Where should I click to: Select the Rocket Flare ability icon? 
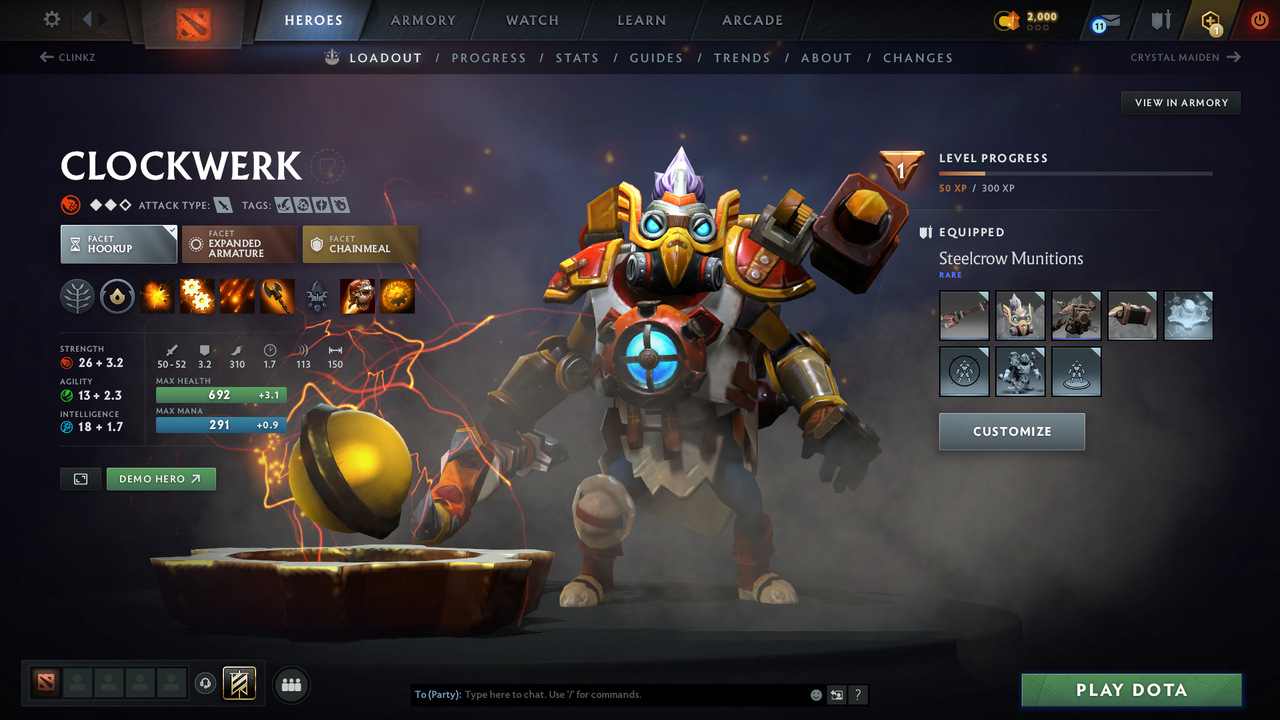point(237,296)
